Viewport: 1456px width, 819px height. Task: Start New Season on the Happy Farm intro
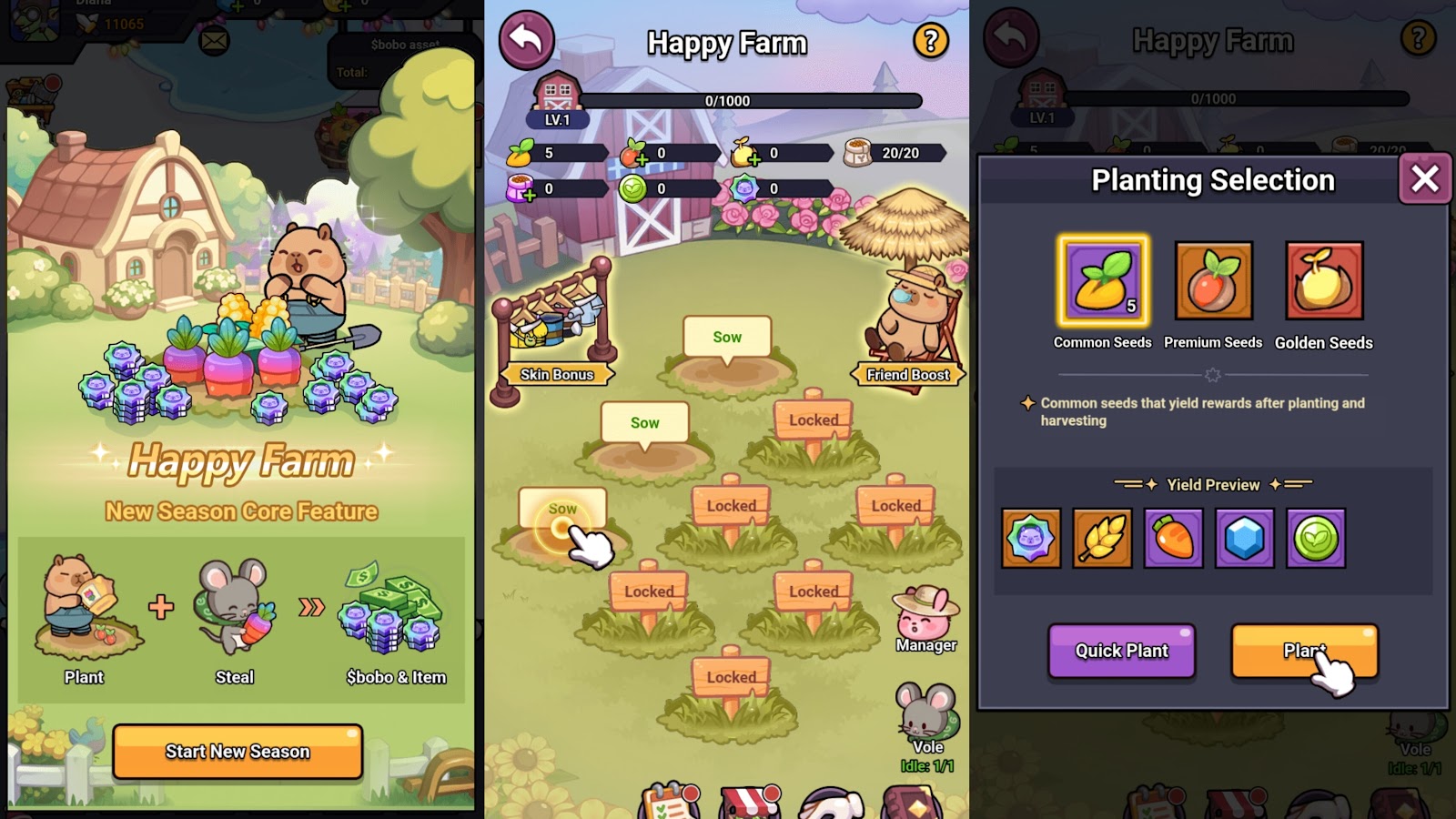[x=238, y=751]
